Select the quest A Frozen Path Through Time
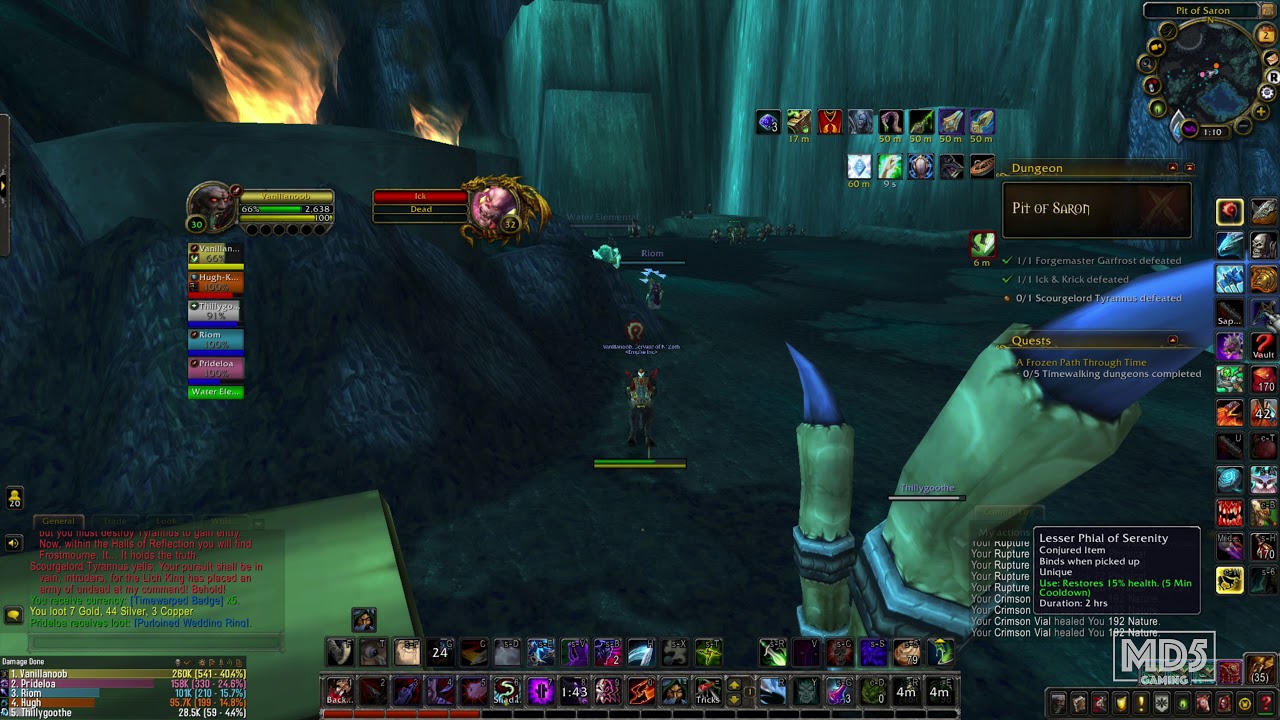Viewport: 1280px width, 720px height. pos(1082,361)
